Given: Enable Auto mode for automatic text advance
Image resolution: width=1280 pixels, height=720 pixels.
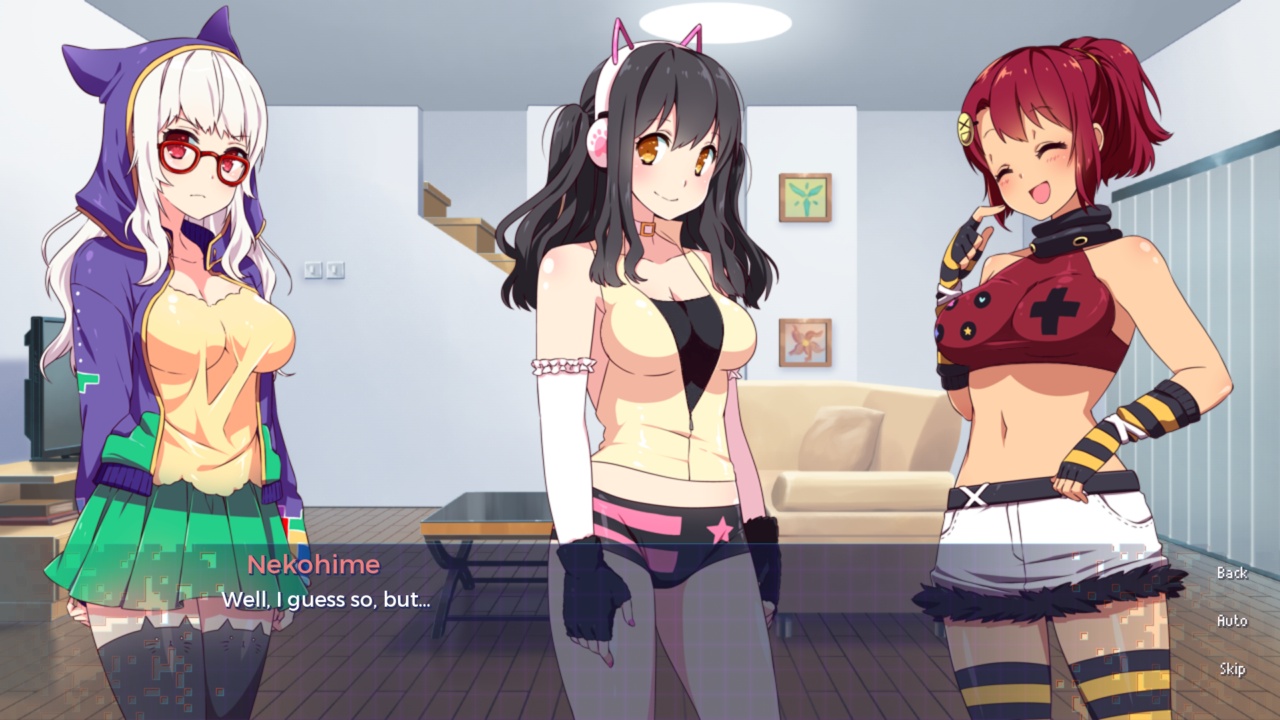Looking at the screenshot, I should [1231, 621].
